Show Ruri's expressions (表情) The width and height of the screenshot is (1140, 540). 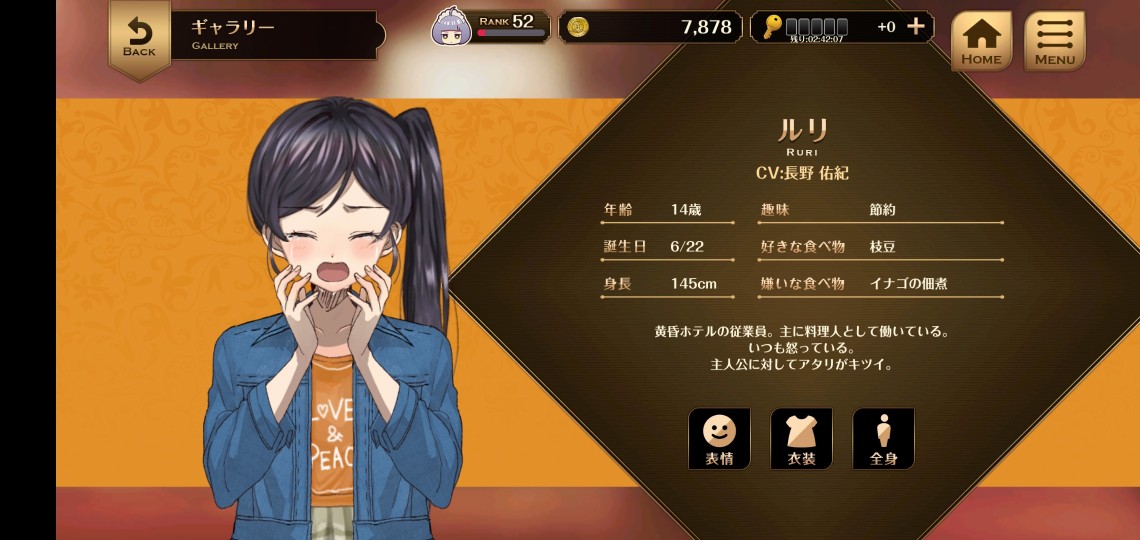718,438
